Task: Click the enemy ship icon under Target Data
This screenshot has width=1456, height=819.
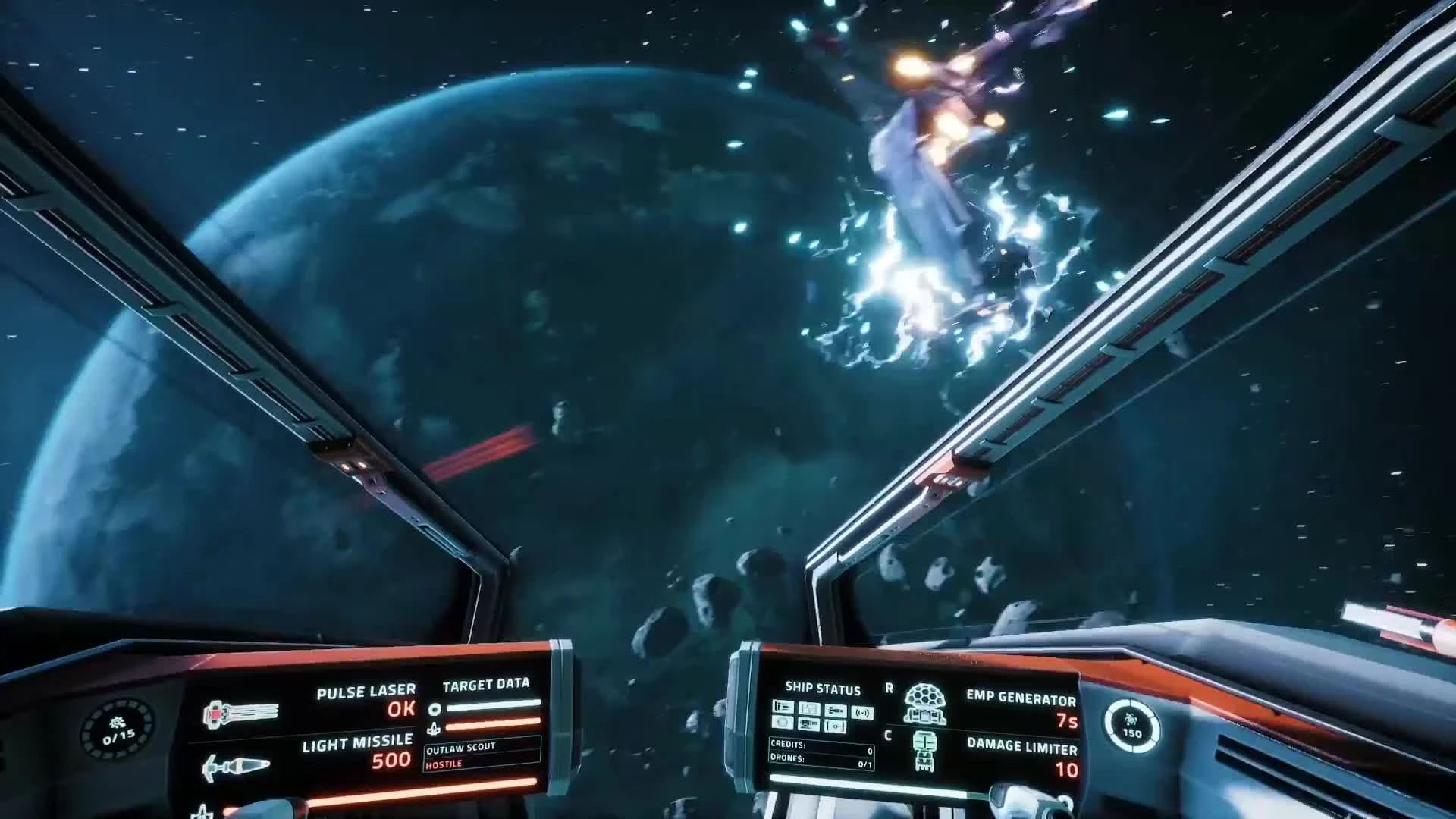Action: (435, 729)
